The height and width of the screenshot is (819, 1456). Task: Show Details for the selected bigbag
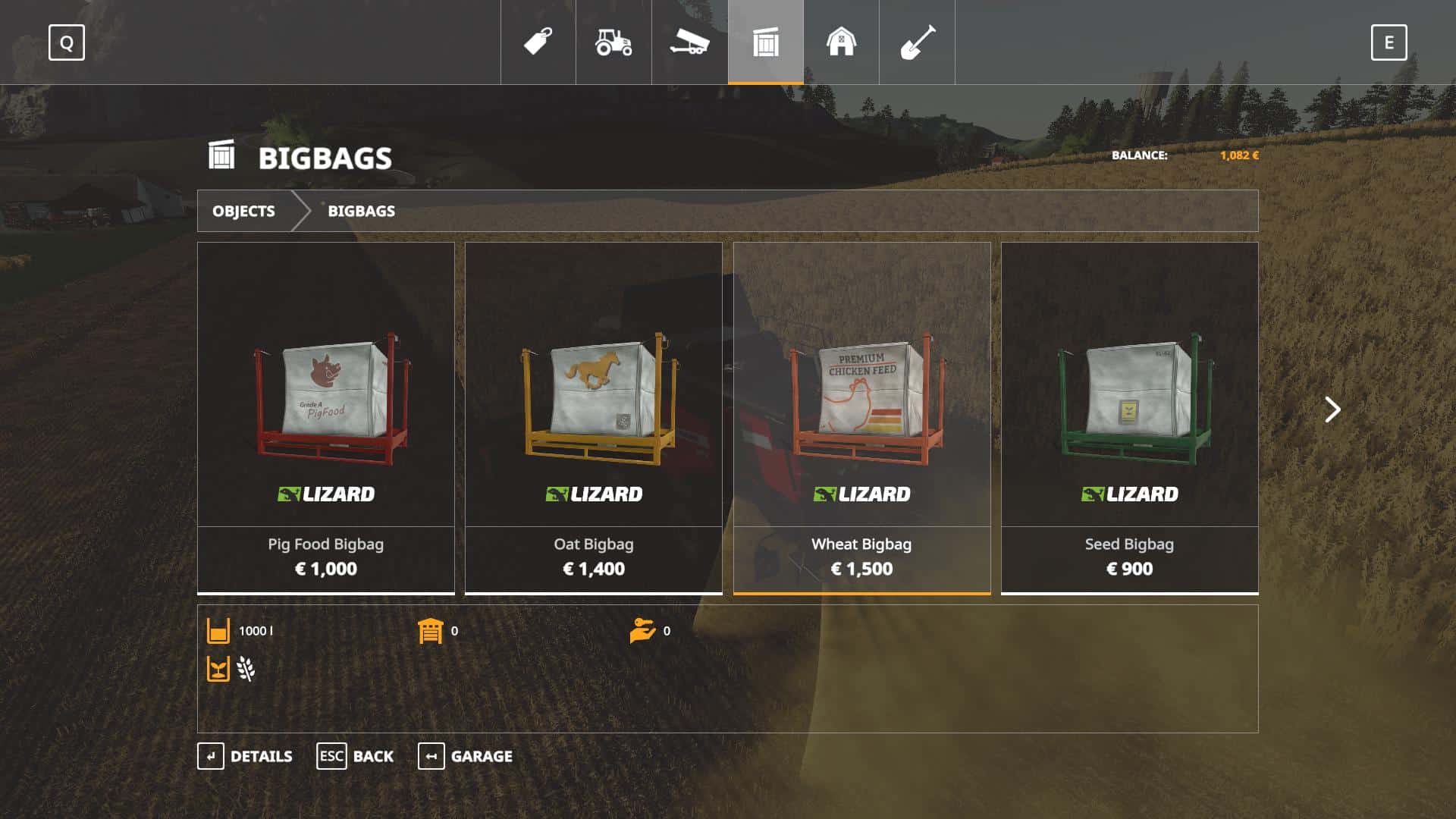245,756
